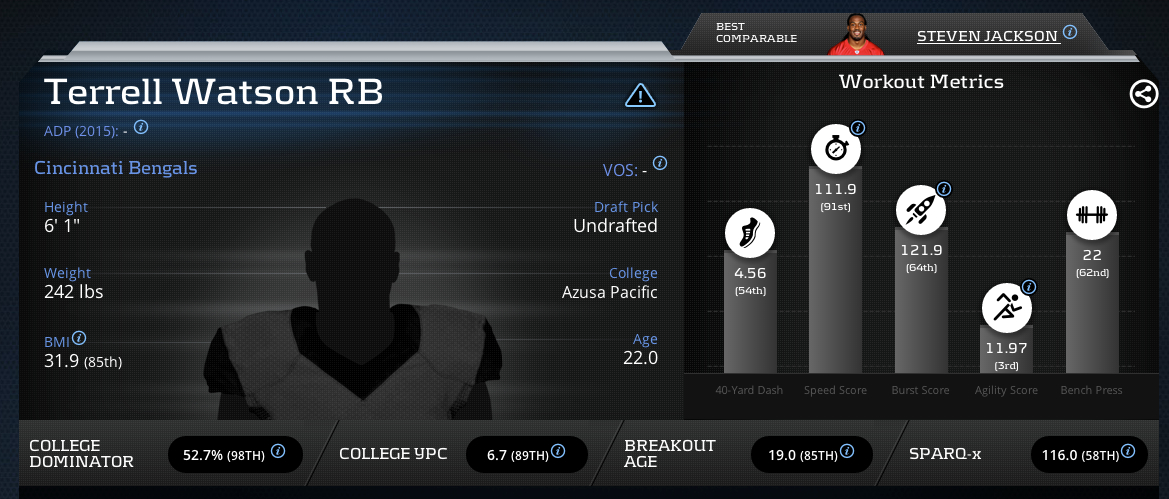Open Steven Jackson's comparable player link
Screen dimensions: 1169x499
[x=987, y=36]
